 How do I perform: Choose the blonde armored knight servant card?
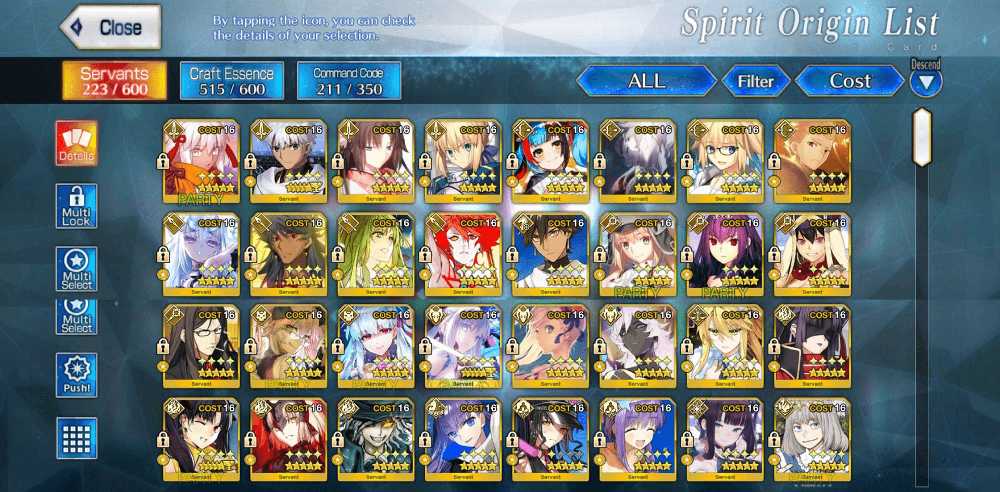(463, 162)
